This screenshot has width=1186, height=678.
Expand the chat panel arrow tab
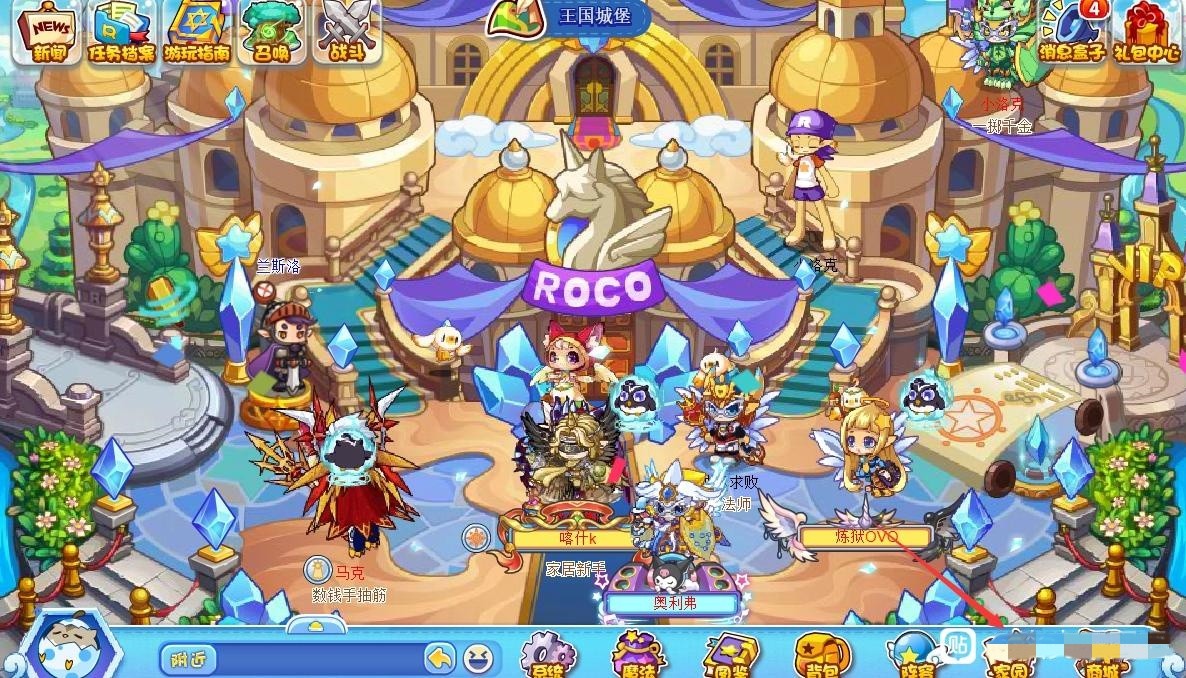(x=316, y=625)
